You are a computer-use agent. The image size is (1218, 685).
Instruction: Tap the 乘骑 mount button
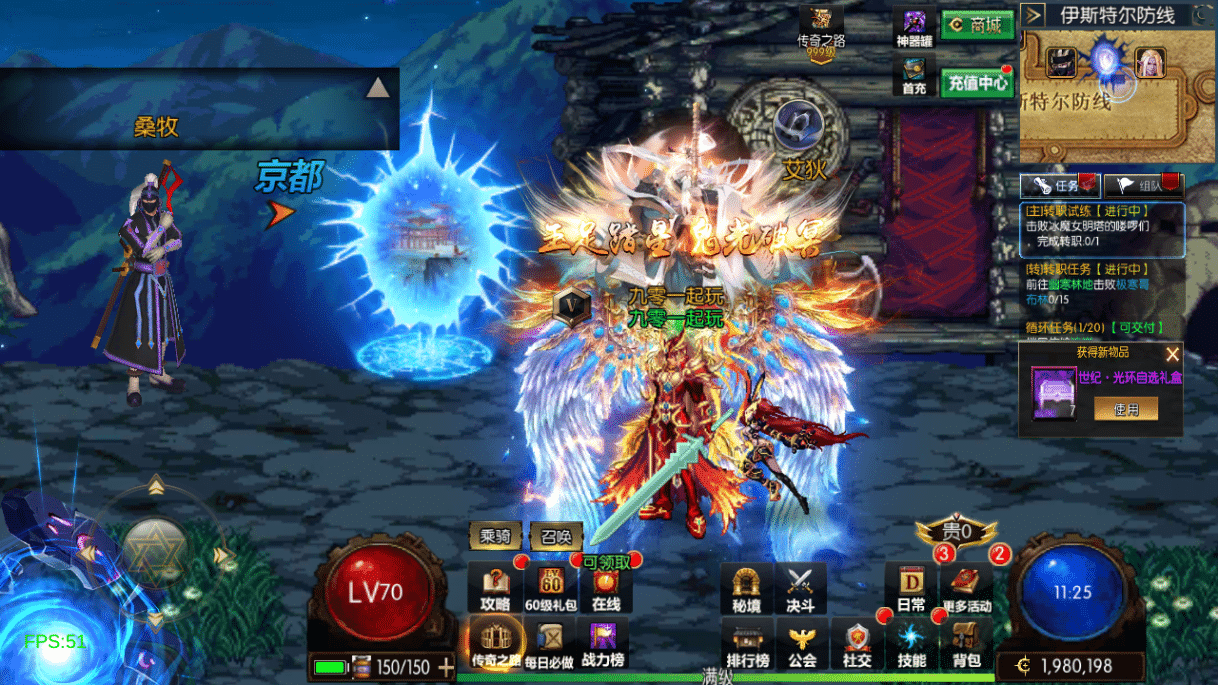click(495, 536)
